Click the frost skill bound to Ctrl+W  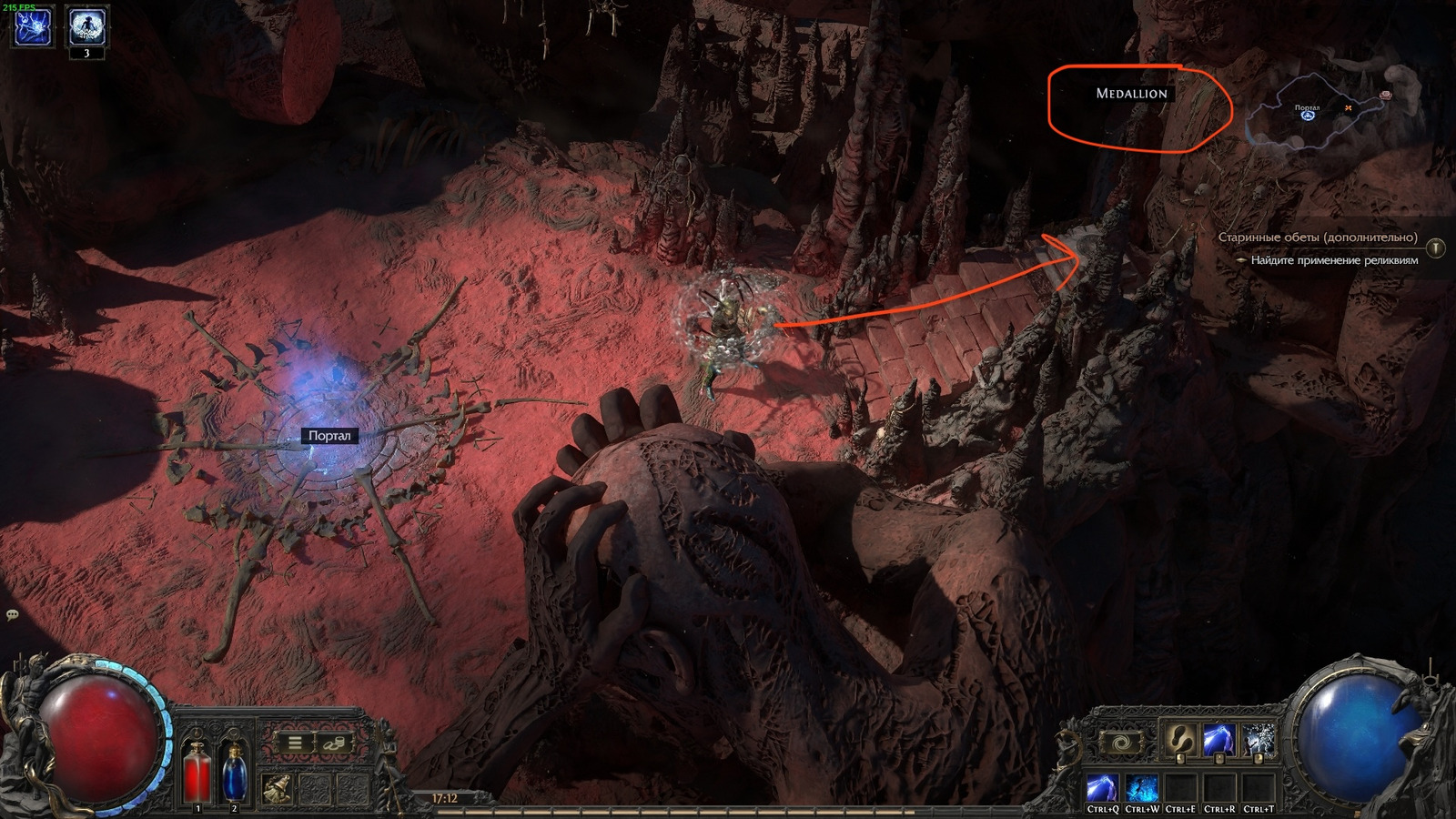pos(1142,786)
